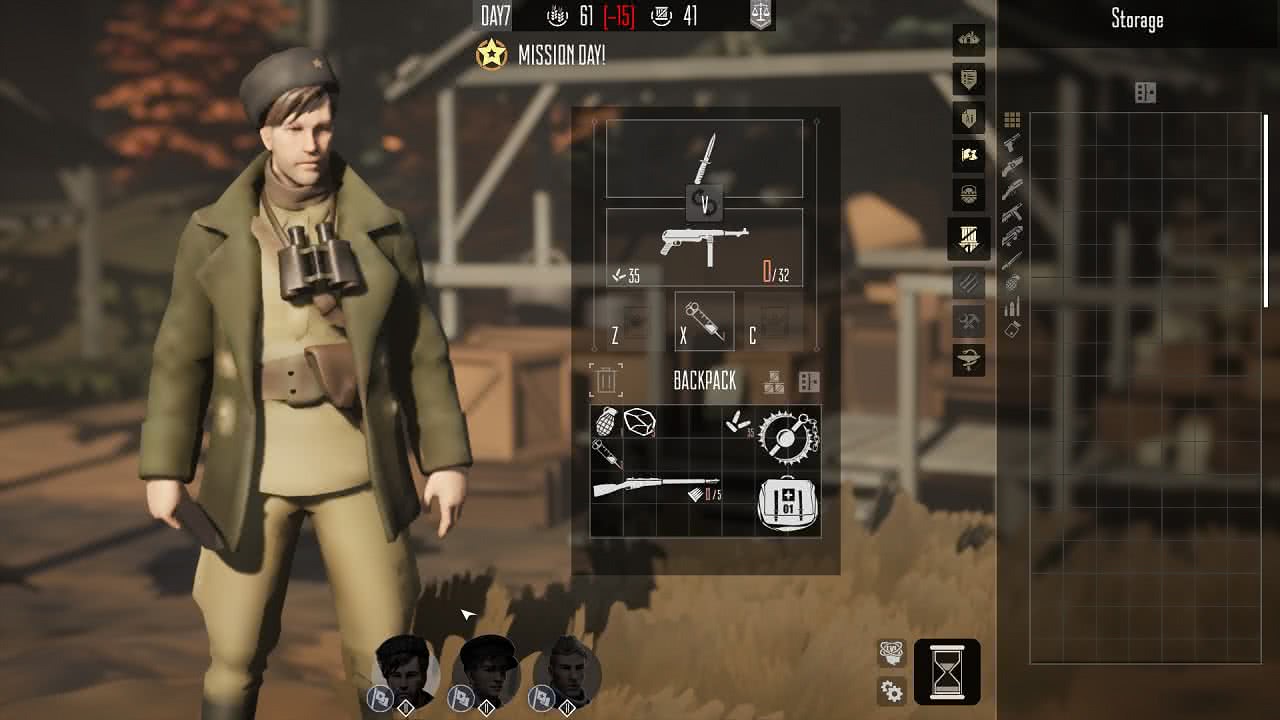The height and width of the screenshot is (720, 1280).
Task: Select the MP40 submachine gun slot
Action: tap(705, 245)
